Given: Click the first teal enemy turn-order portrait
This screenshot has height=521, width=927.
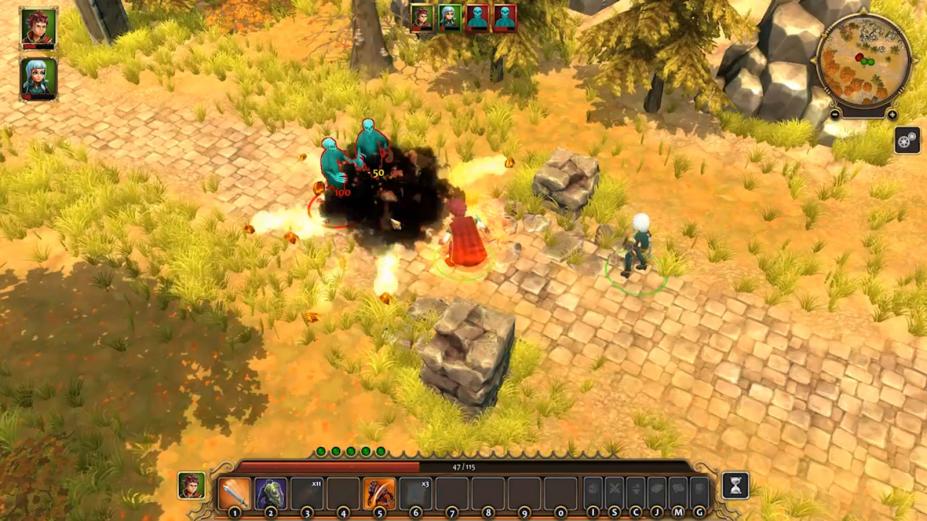Looking at the screenshot, I should click(477, 18).
